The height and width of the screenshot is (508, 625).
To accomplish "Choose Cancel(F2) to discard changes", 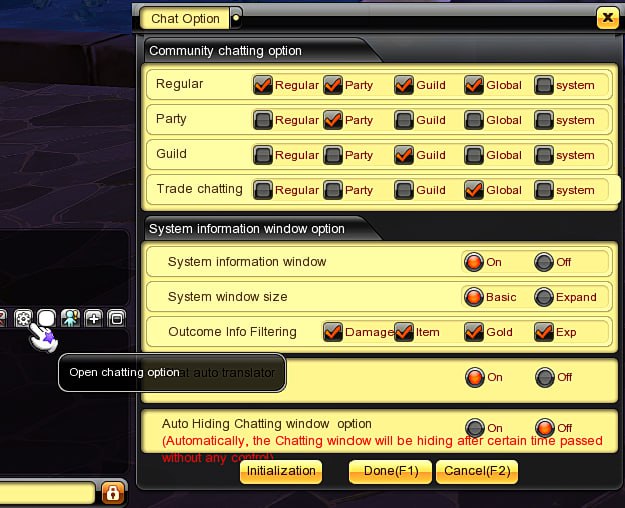I will point(476,471).
